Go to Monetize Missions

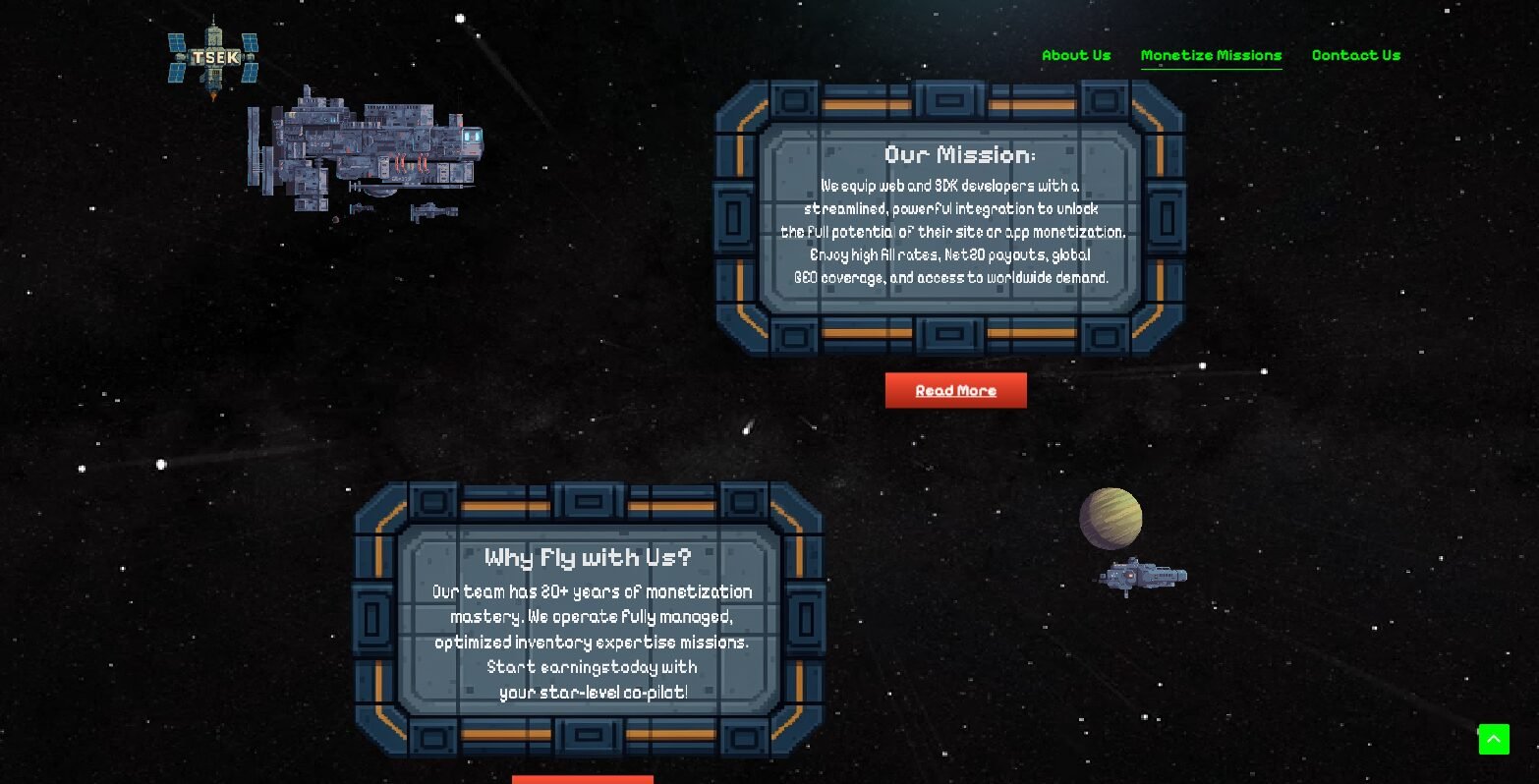1211,55
